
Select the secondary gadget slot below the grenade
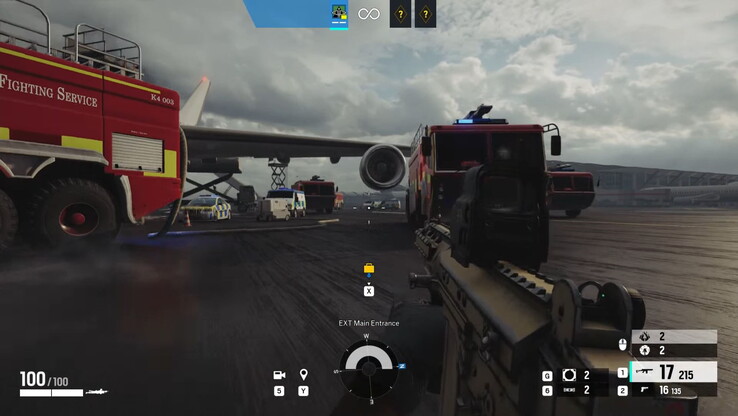click(x=569, y=390)
